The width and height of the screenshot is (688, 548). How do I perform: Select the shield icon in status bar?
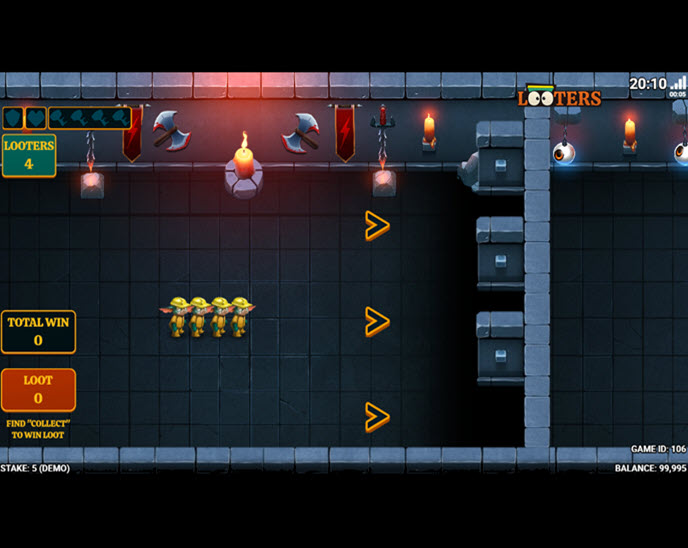14,118
